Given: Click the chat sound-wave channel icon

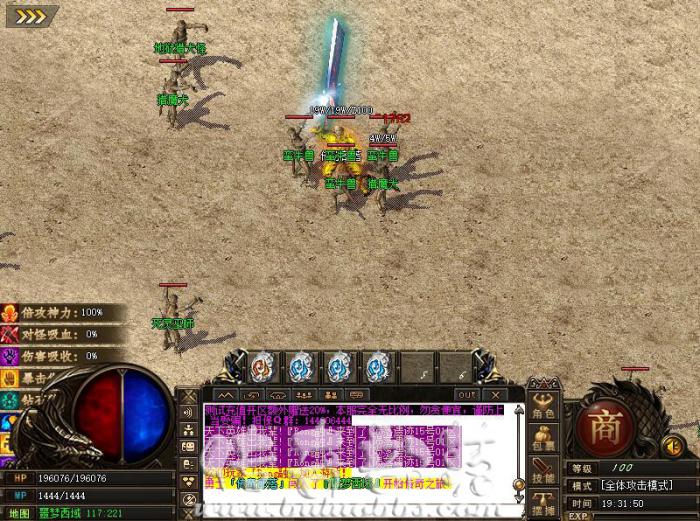Looking at the screenshot, I should coord(188,411).
